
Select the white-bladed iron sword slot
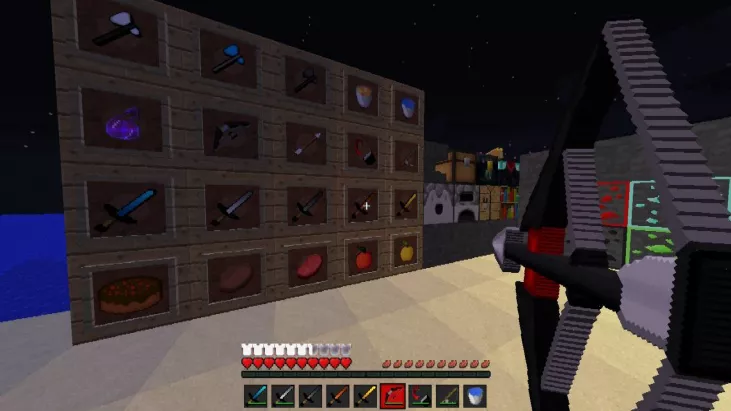(283, 396)
